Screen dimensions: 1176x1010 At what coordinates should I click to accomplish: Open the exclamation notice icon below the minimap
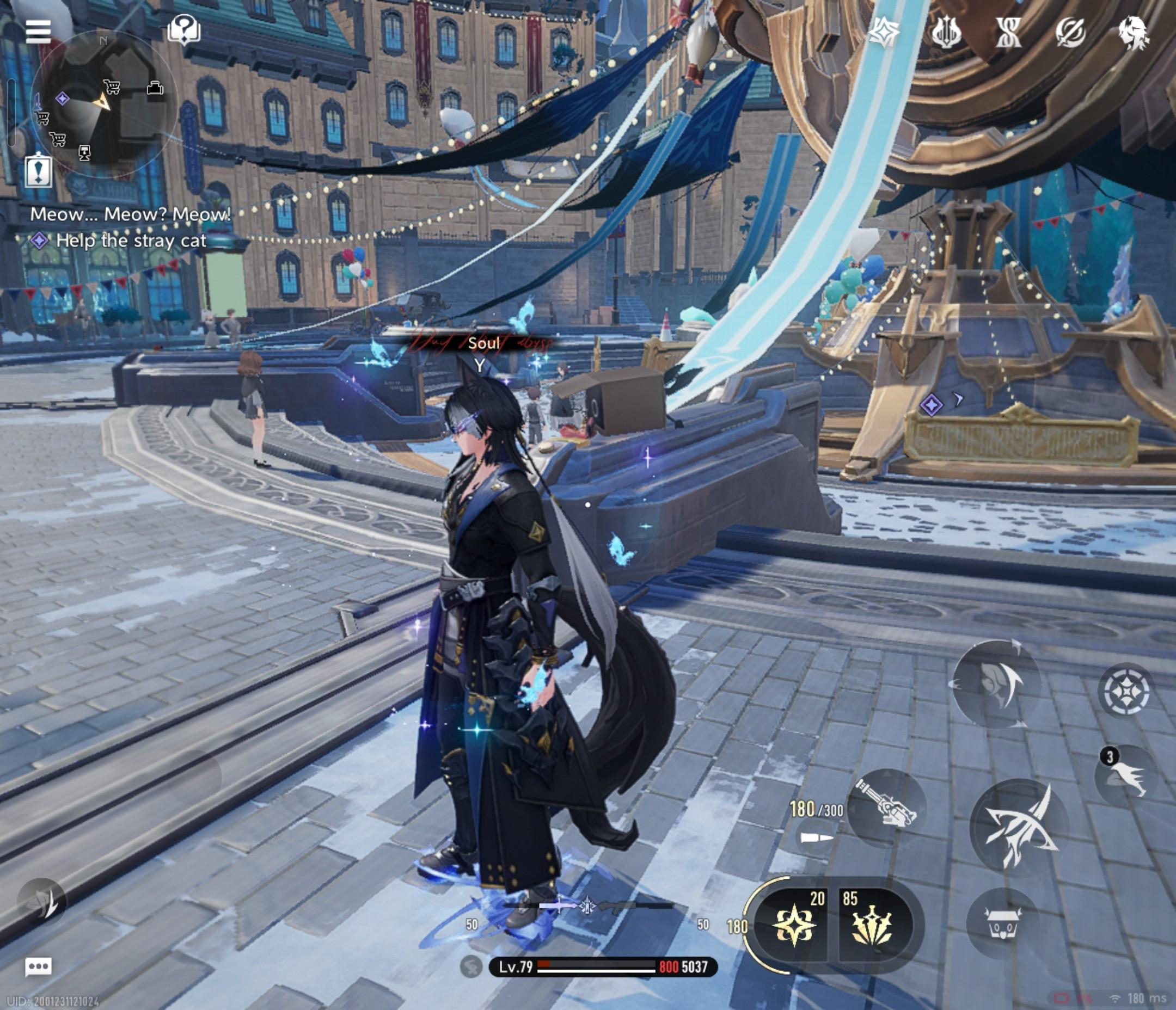coord(39,171)
